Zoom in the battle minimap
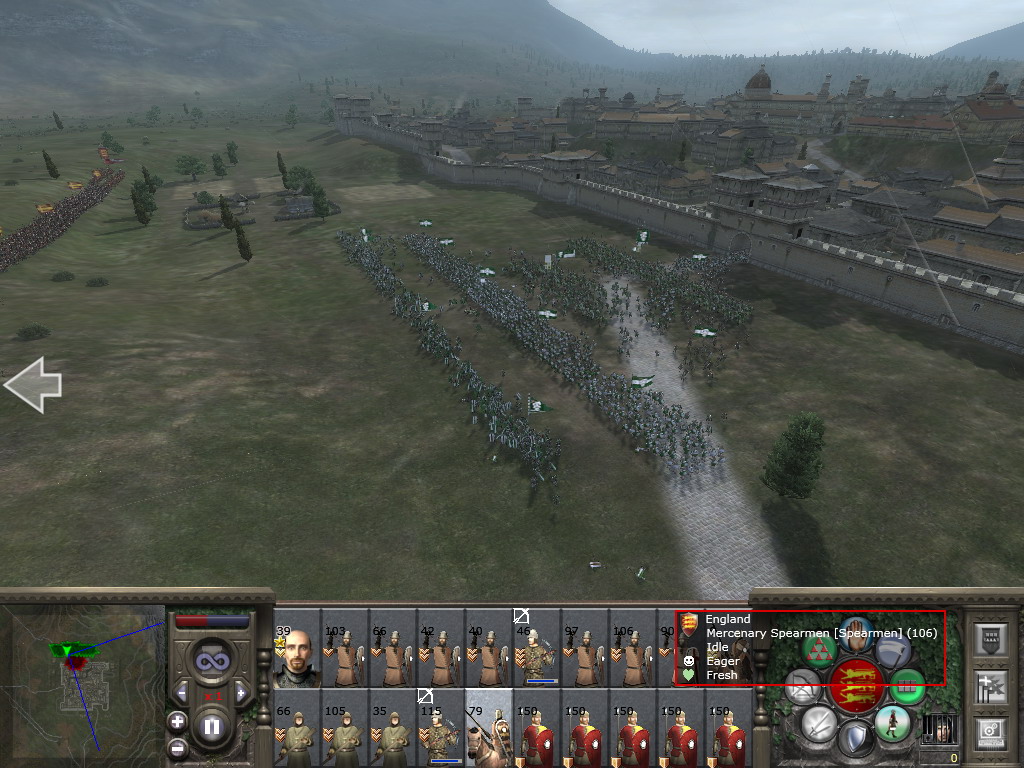Image resolution: width=1024 pixels, height=768 pixels. pyautogui.click(x=177, y=721)
